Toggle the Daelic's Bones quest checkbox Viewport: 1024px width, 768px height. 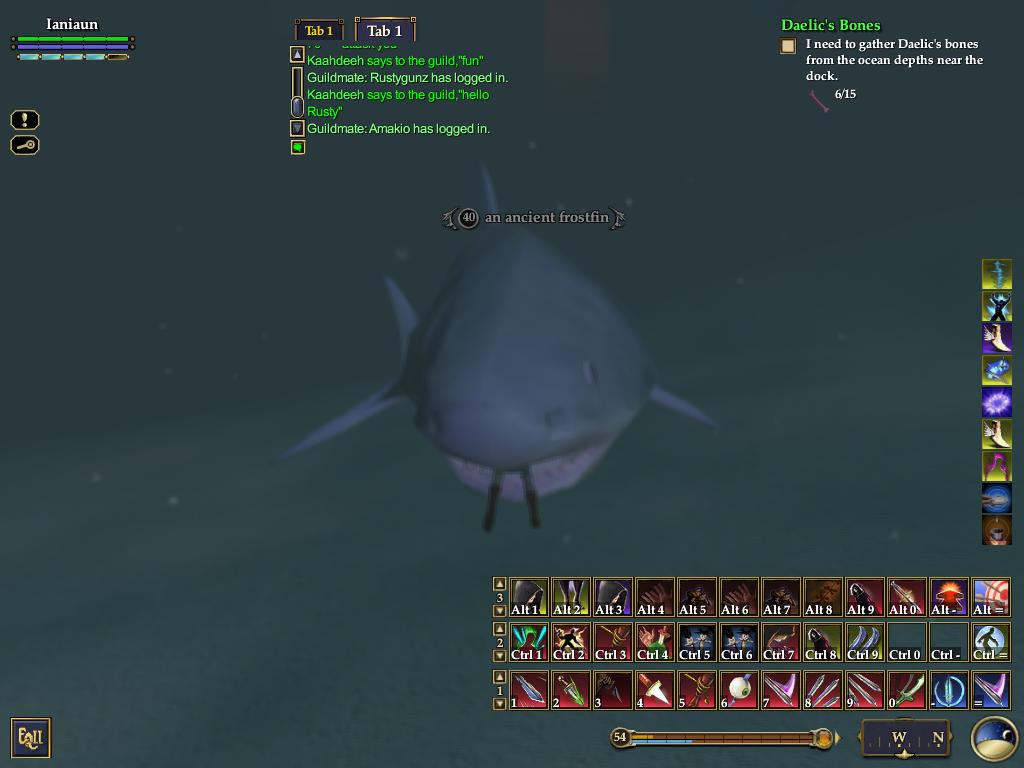(788, 45)
